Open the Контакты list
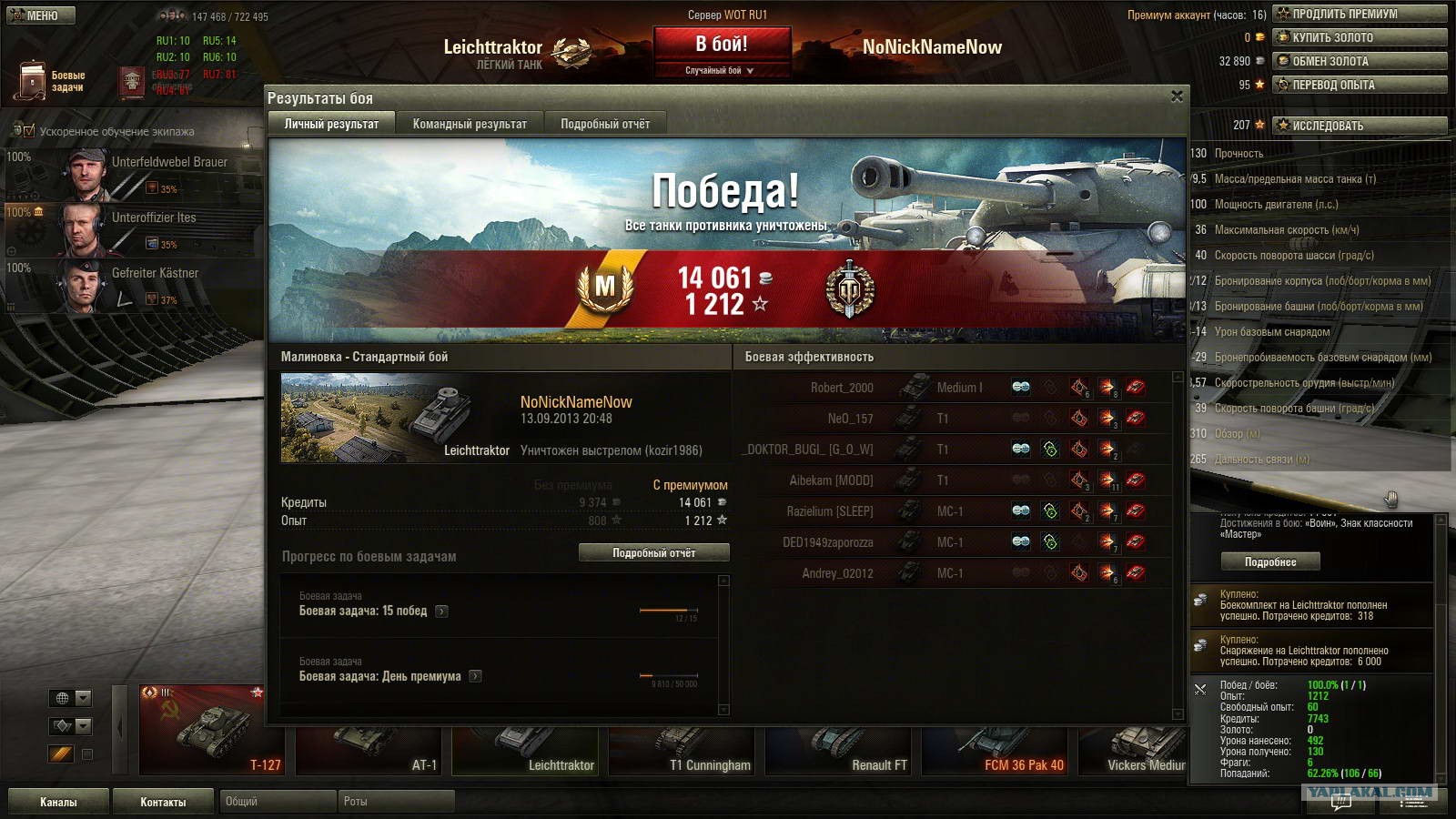The height and width of the screenshot is (819, 1456). point(163,802)
